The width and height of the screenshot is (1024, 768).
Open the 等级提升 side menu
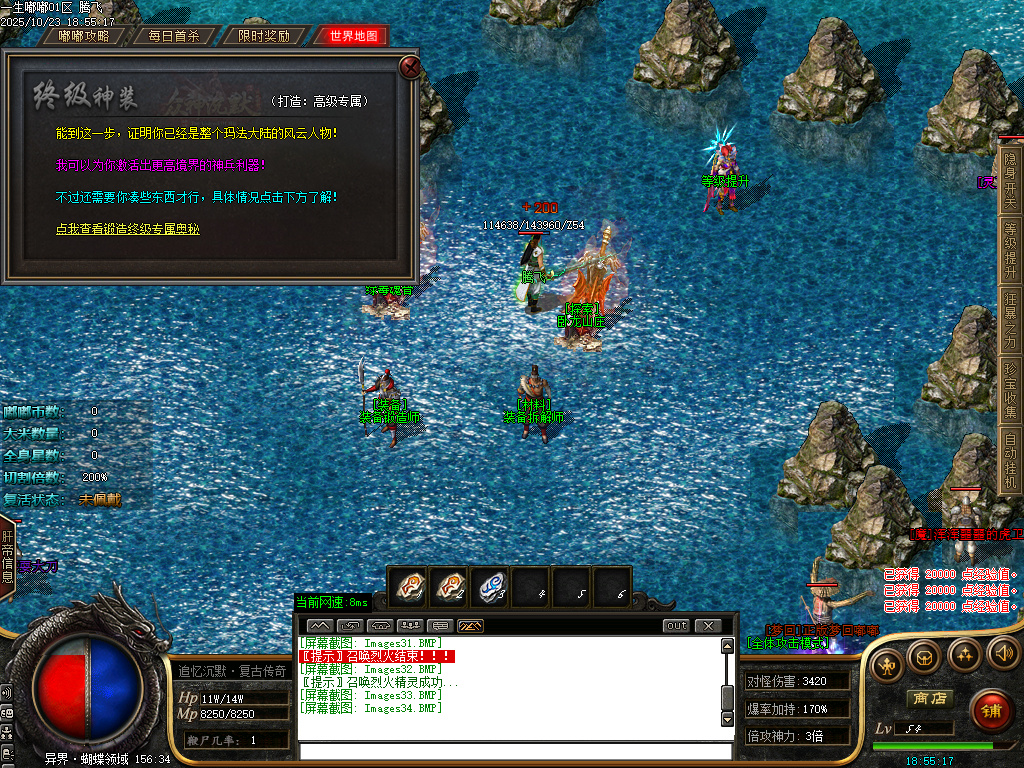pyautogui.click(x=1010, y=250)
